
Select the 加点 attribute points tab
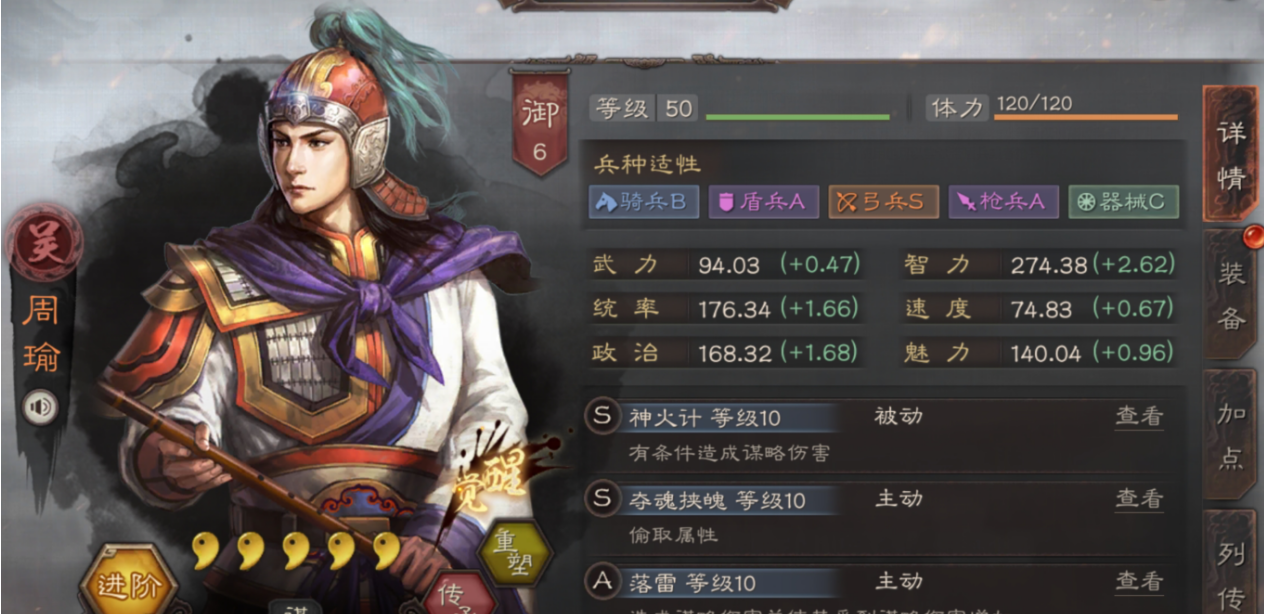[1231, 436]
